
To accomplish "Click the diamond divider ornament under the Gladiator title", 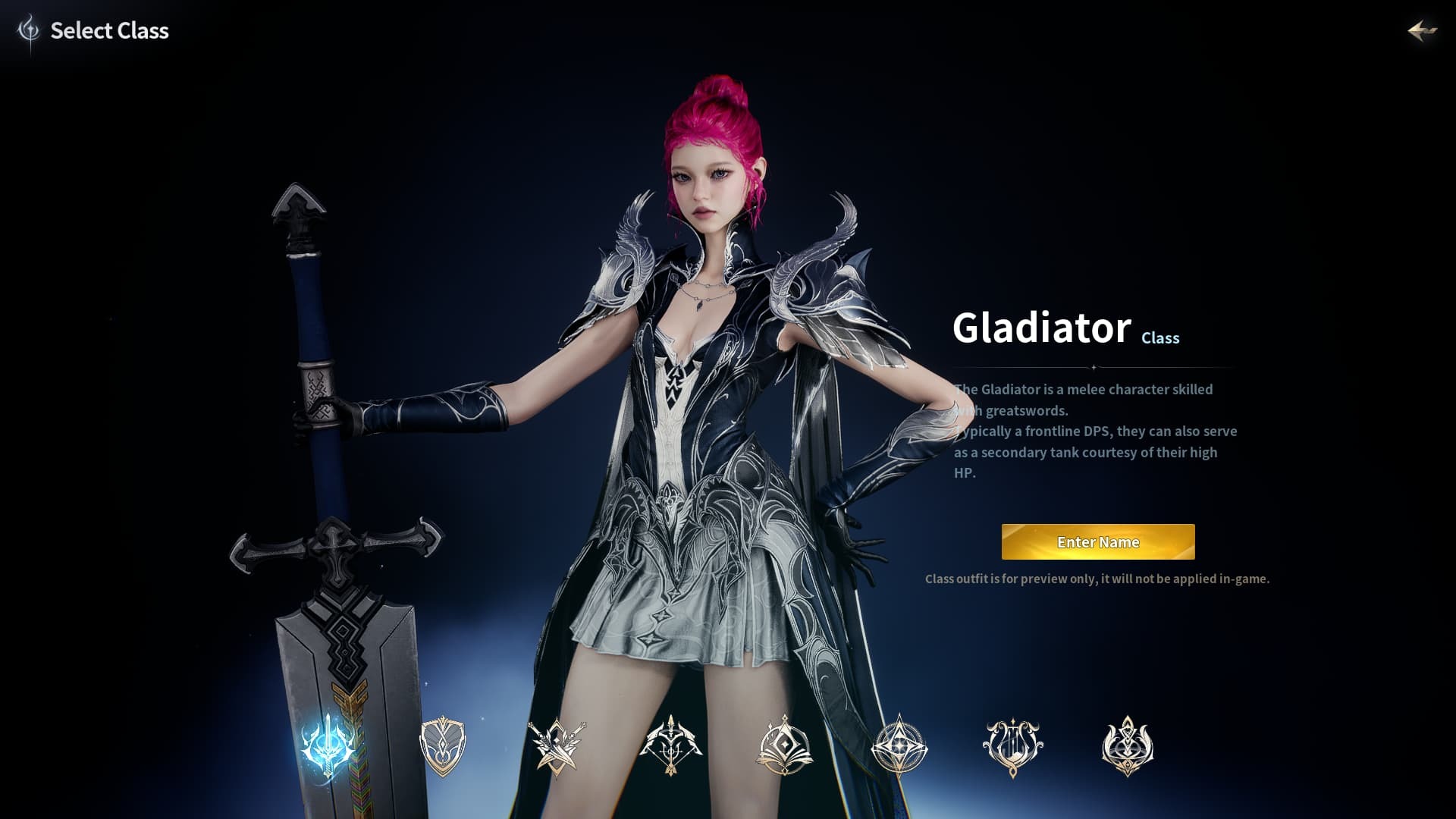I will pos(1094,367).
